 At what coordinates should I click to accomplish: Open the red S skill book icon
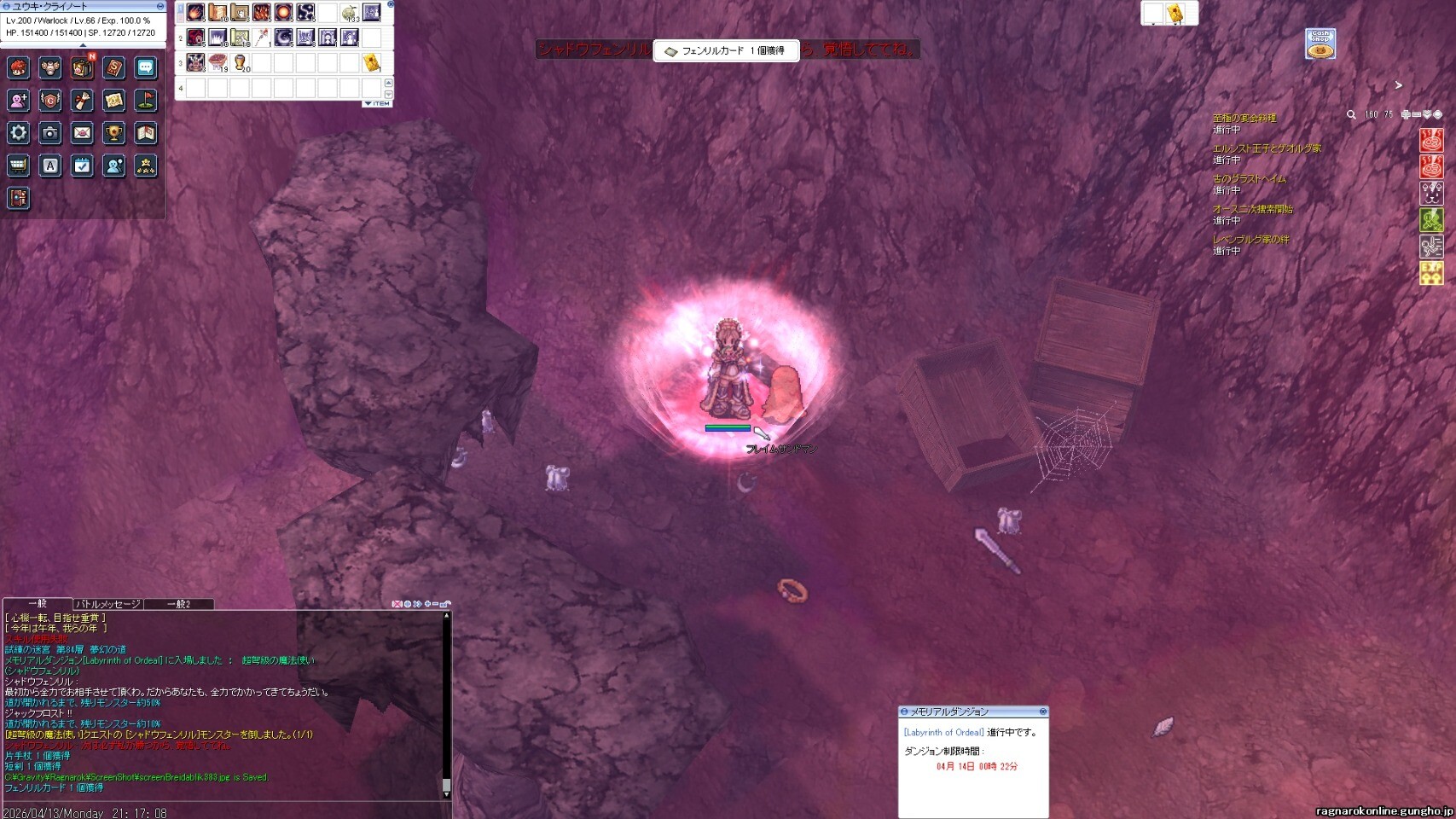pos(113,68)
